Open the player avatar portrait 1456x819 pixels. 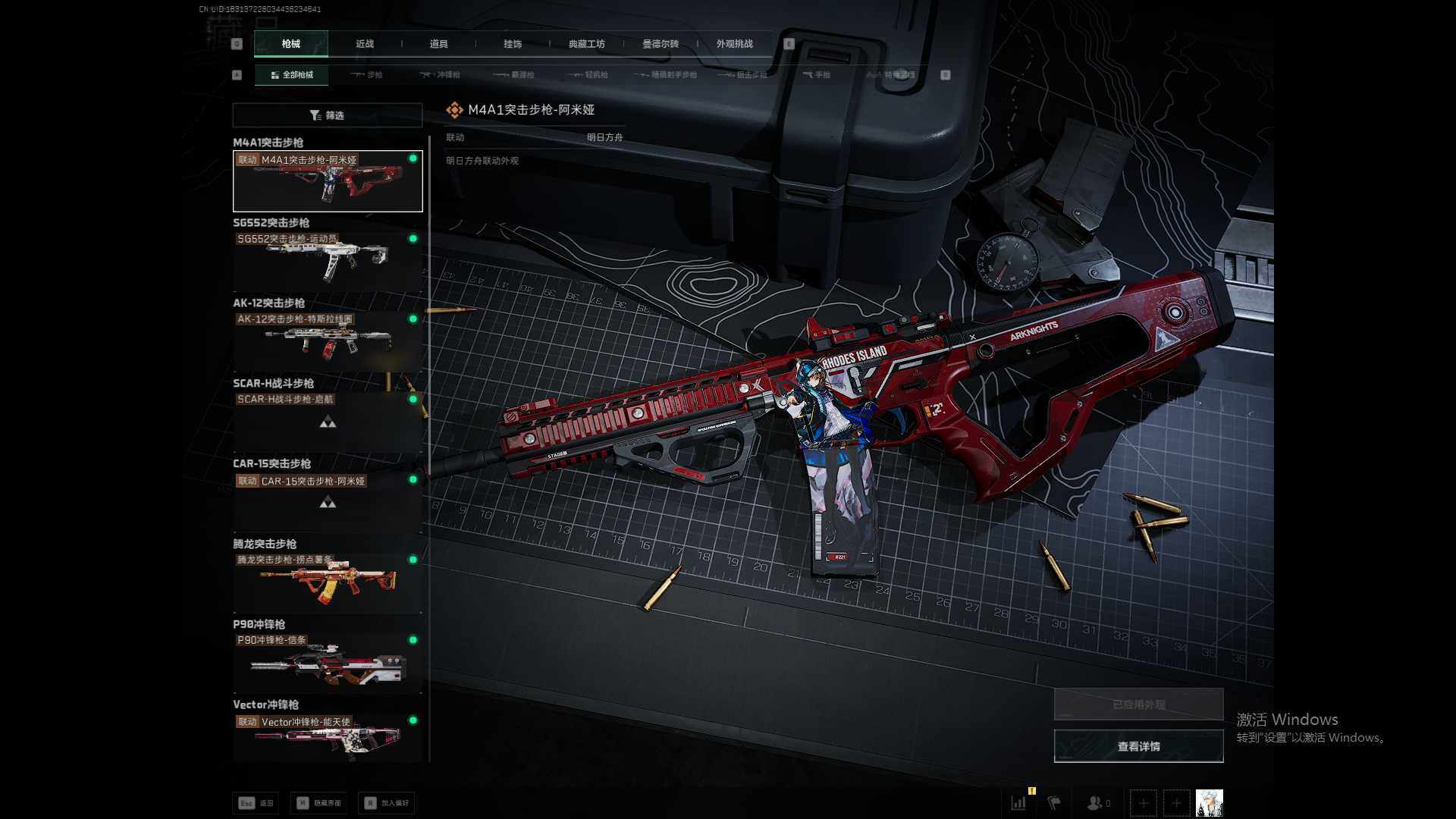pos(1209,802)
